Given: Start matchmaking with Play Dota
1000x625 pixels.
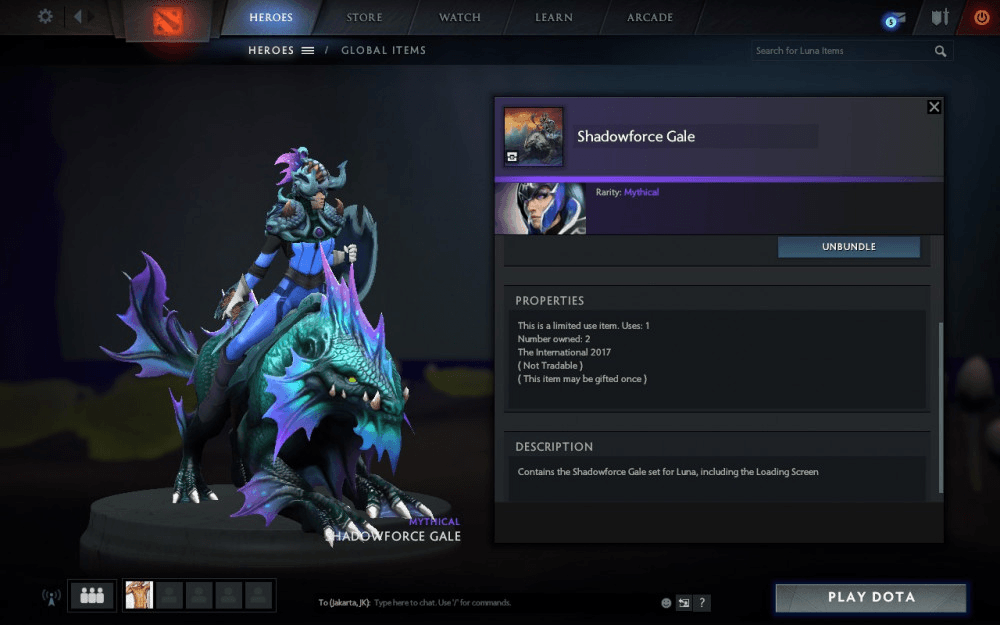Looking at the screenshot, I should click(x=871, y=597).
